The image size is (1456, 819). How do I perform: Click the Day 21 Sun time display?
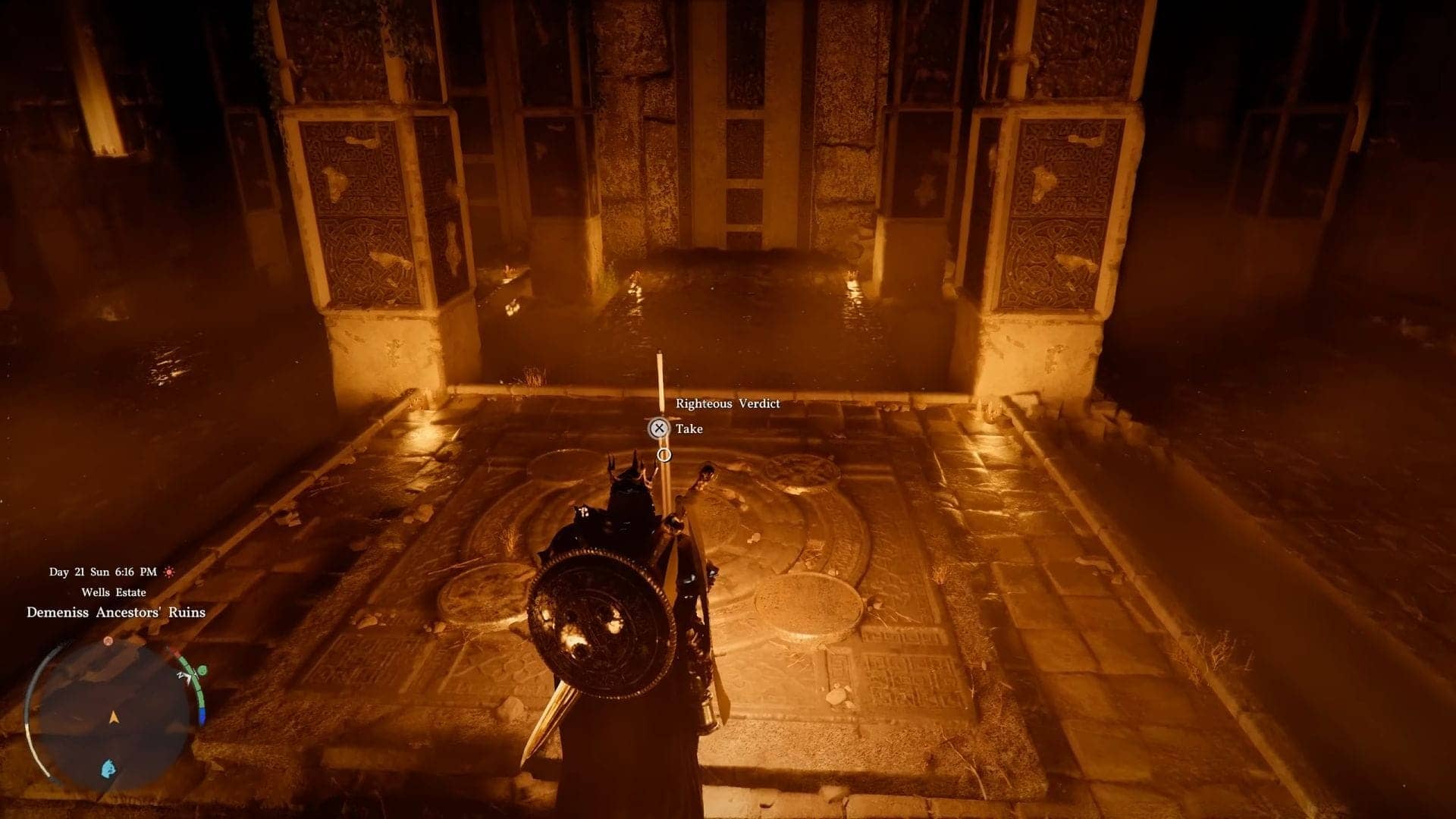pyautogui.click(x=103, y=572)
